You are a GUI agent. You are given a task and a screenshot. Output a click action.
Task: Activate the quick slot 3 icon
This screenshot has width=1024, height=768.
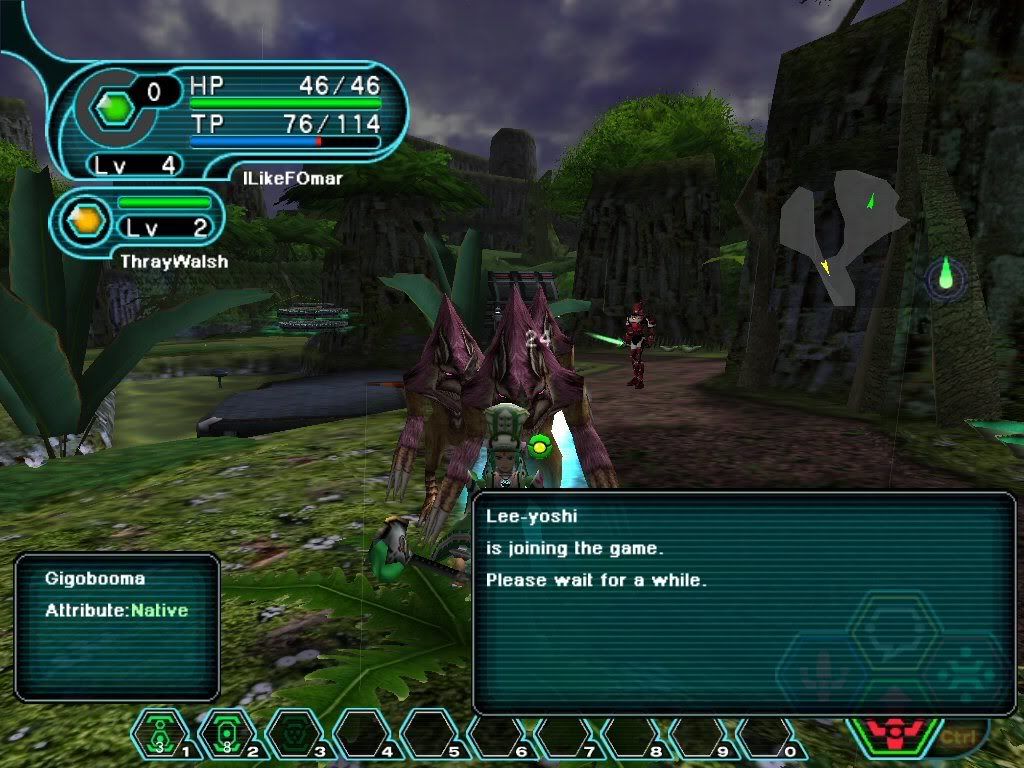pos(294,735)
